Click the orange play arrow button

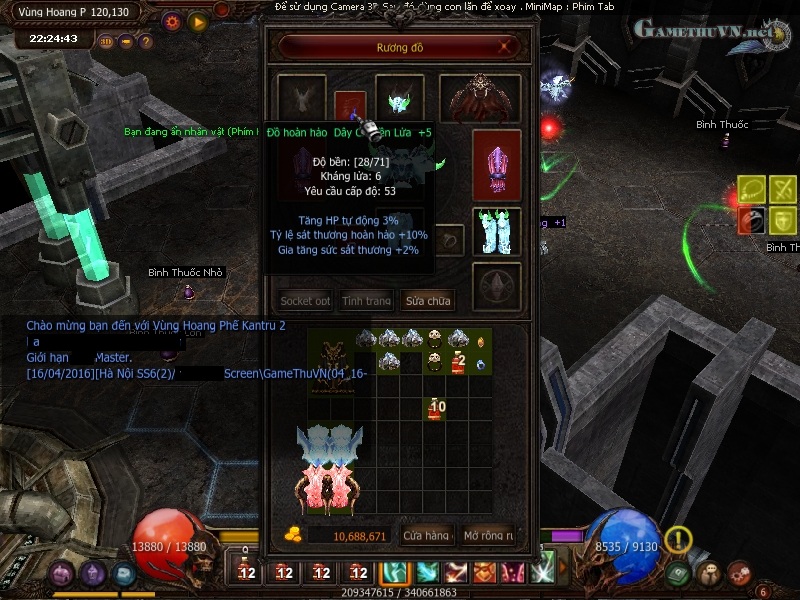point(198,21)
